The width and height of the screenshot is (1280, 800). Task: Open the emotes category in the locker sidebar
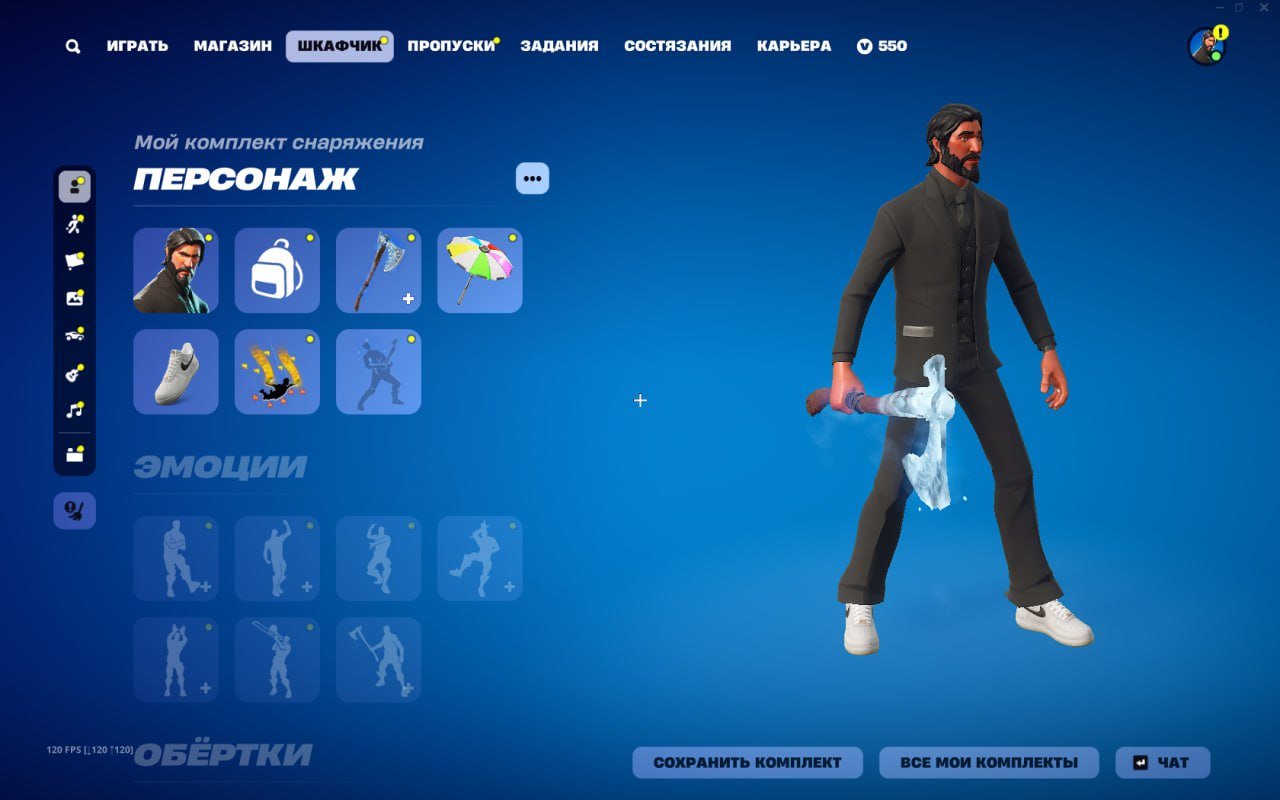click(x=74, y=223)
